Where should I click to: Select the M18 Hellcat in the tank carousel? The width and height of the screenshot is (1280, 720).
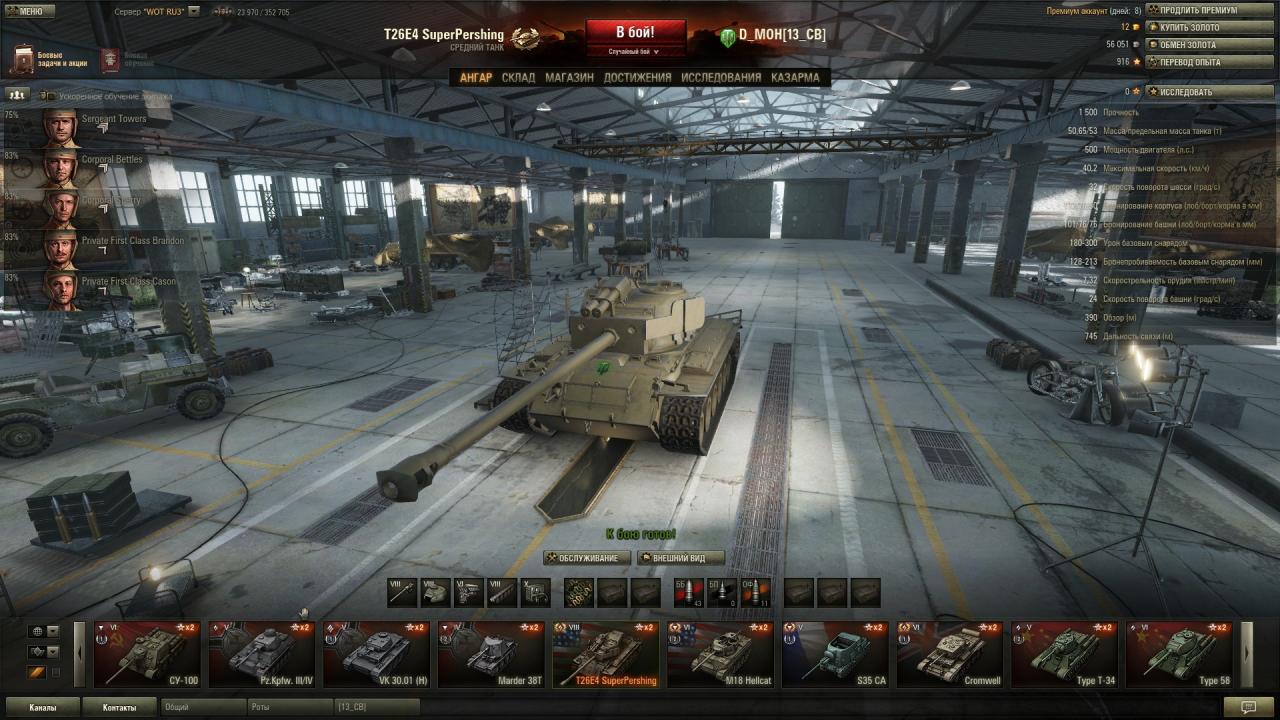[720, 654]
